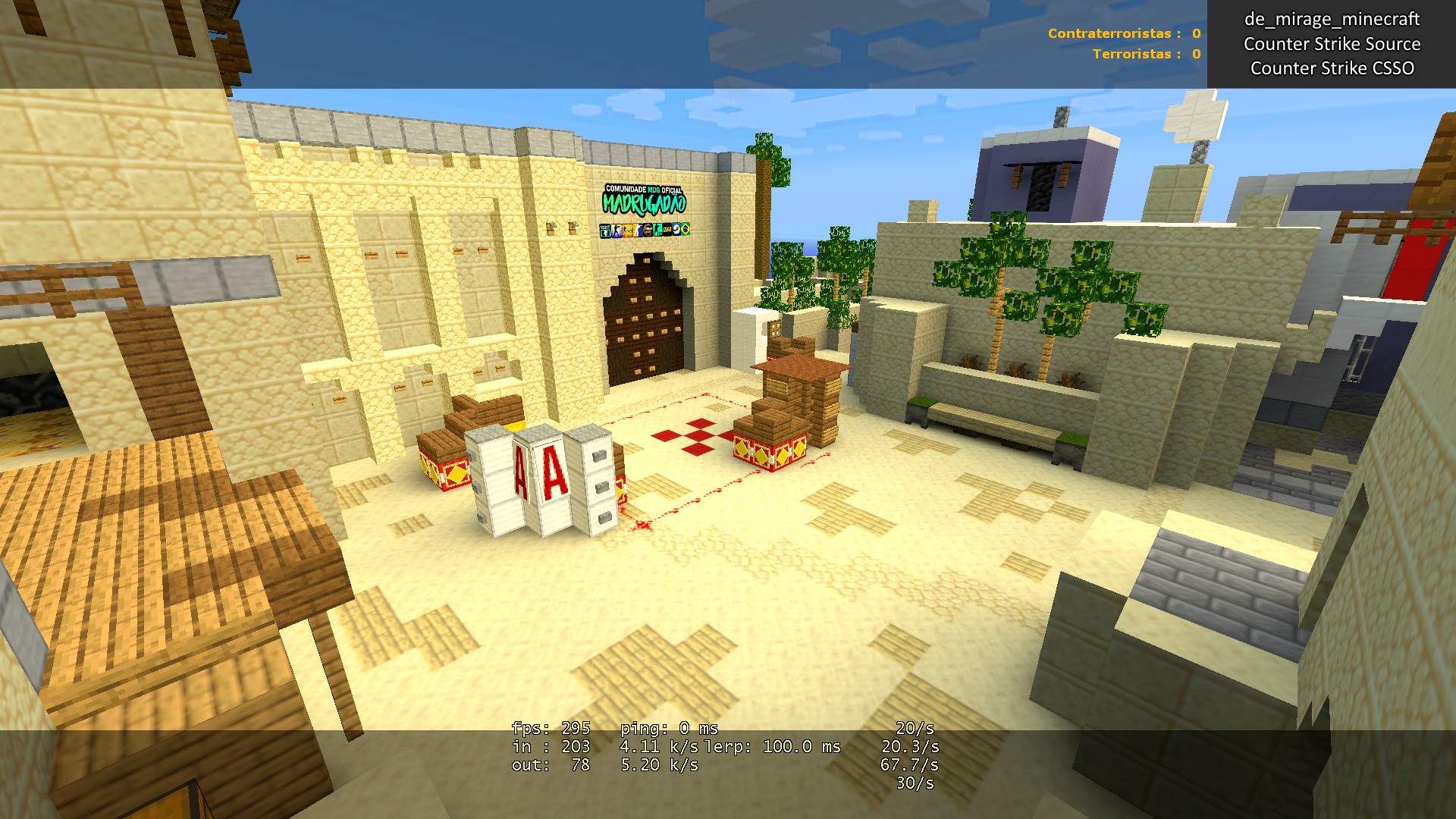Click the Brazil flag icon on the banner
Image resolution: width=1456 pixels, height=819 pixels.
(x=686, y=231)
